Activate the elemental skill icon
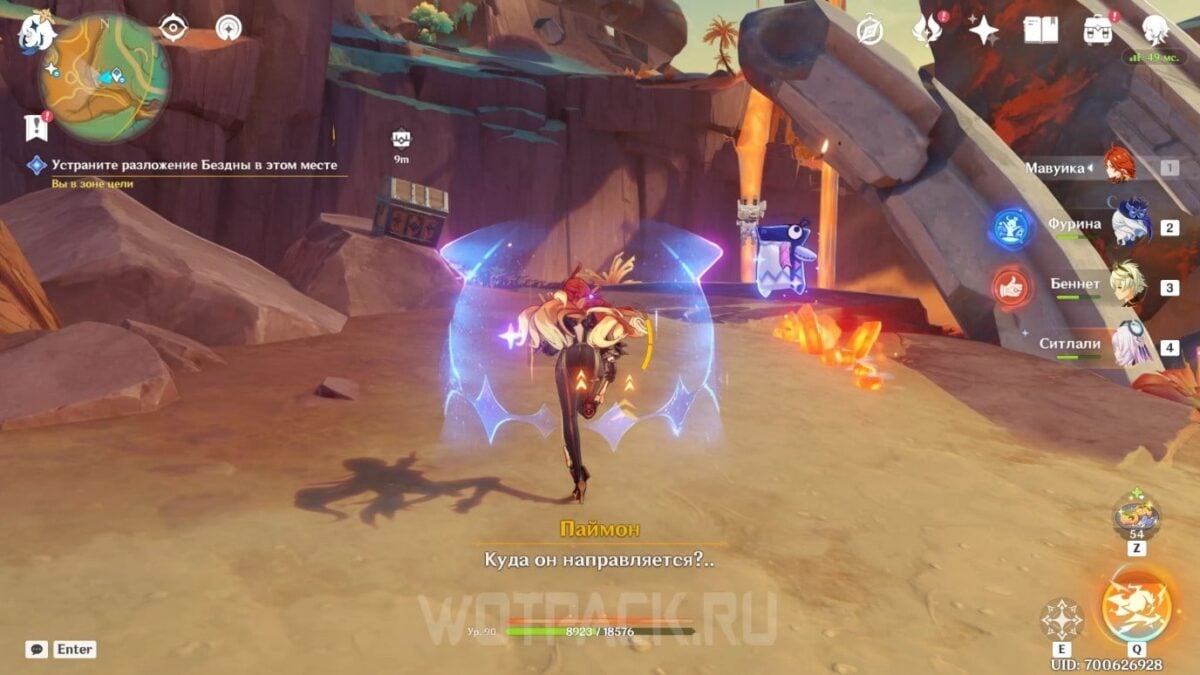1200x675 pixels. 1061,620
